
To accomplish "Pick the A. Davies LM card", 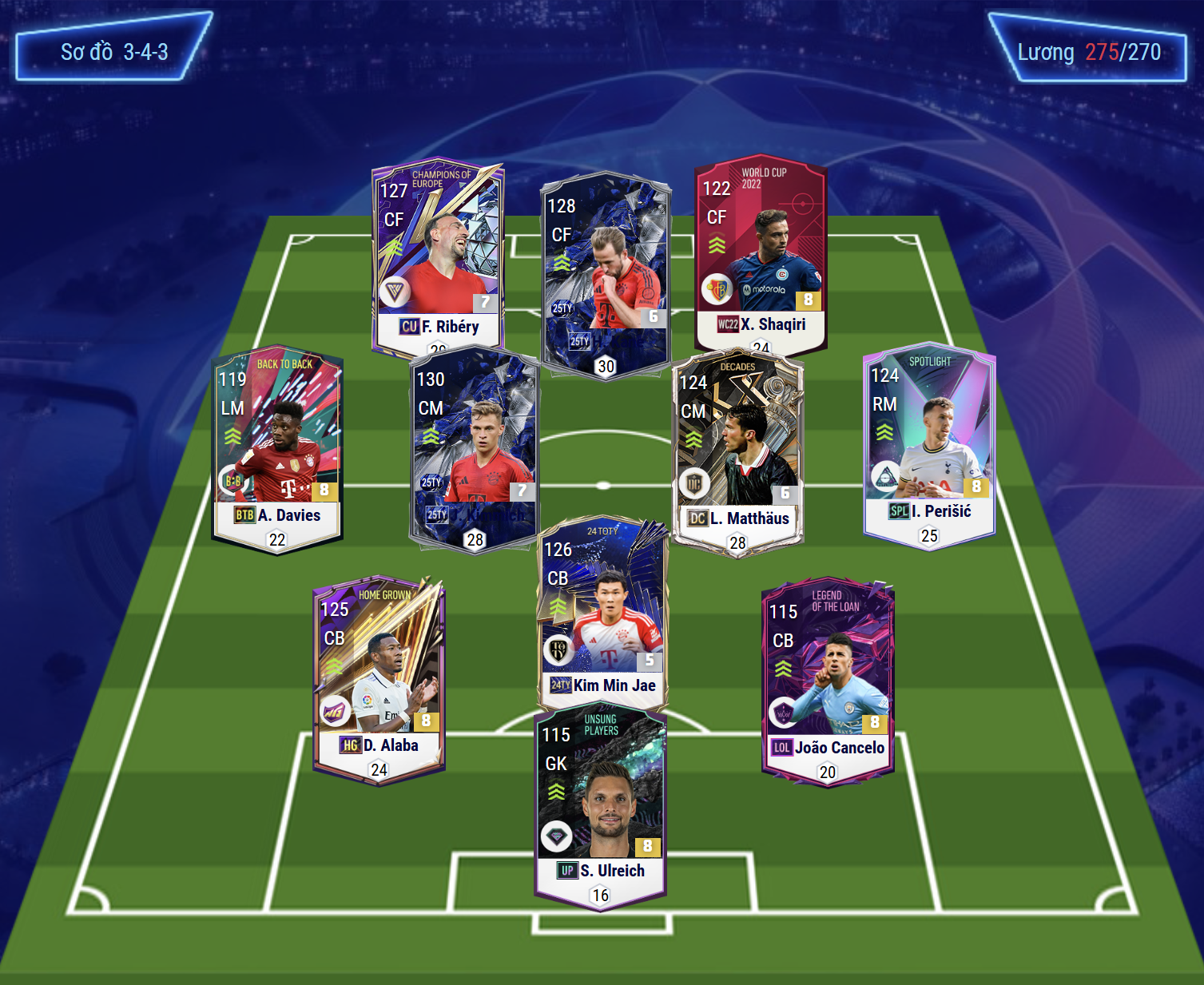I will [x=276, y=447].
